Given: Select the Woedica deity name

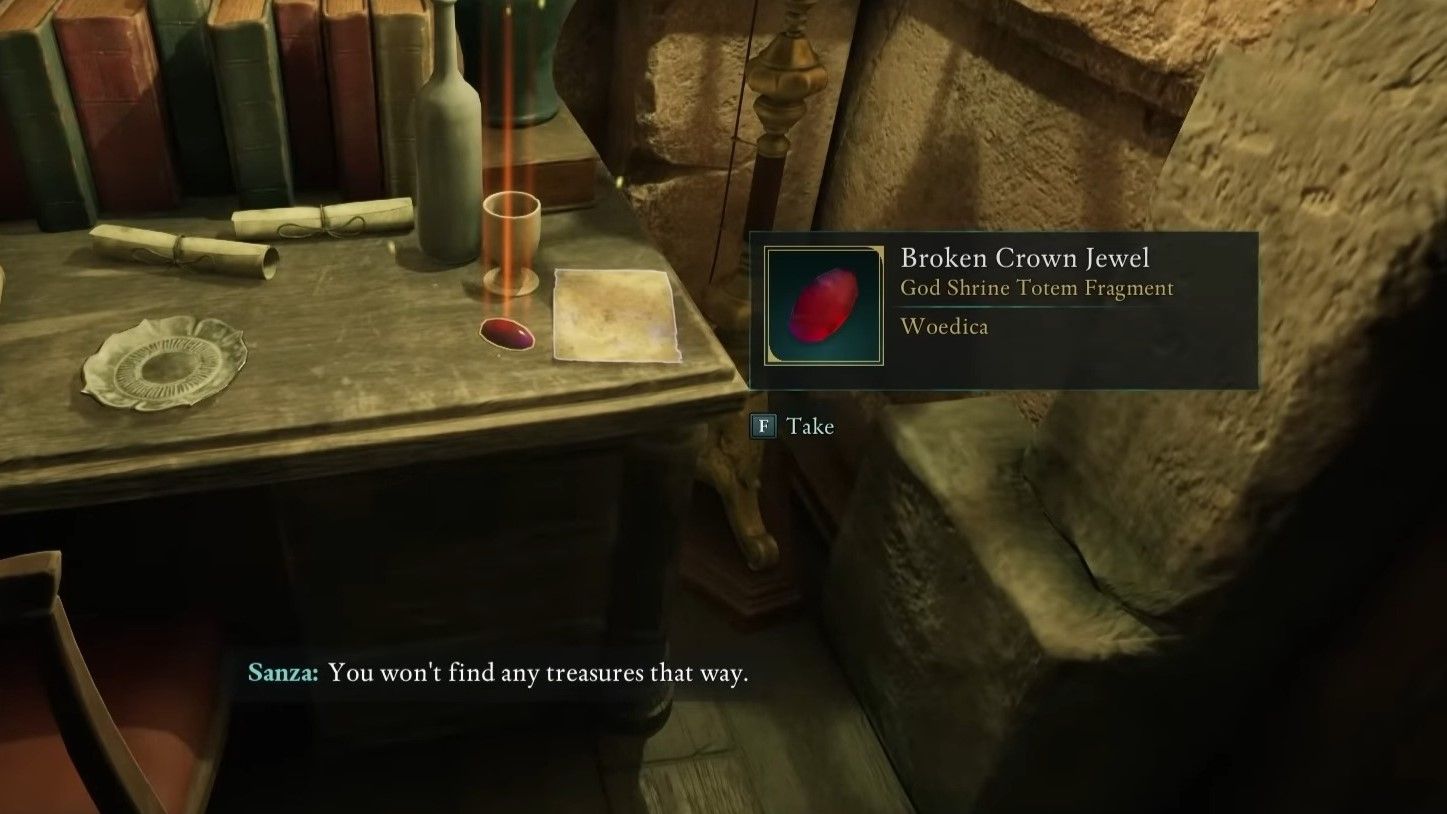Looking at the screenshot, I should coord(944,326).
